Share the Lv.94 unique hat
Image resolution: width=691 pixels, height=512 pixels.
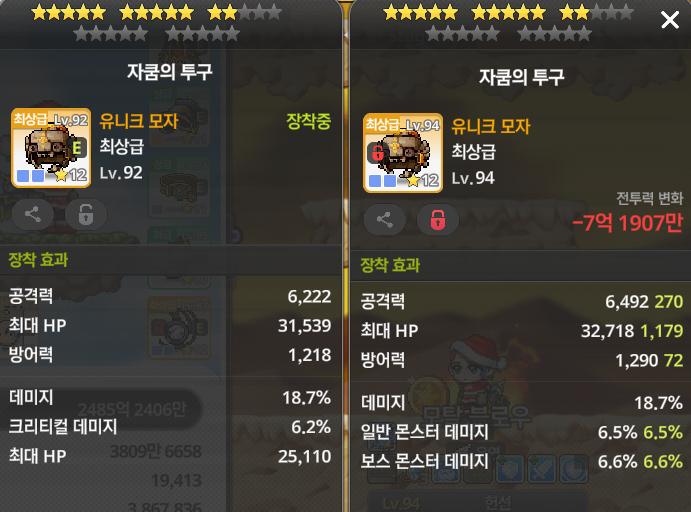[x=384, y=220]
